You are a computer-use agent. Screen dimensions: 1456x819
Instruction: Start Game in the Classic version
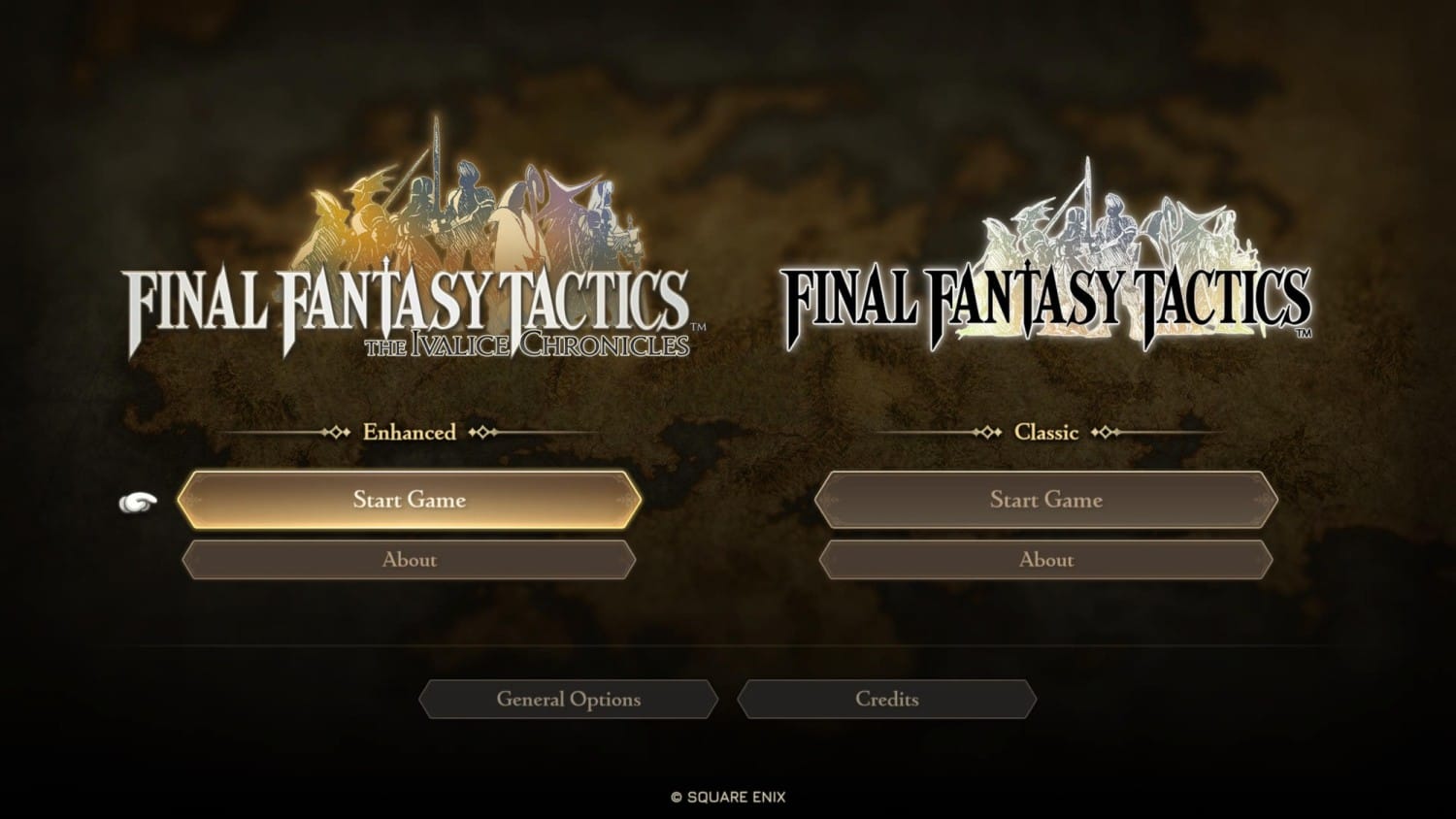coord(1046,501)
